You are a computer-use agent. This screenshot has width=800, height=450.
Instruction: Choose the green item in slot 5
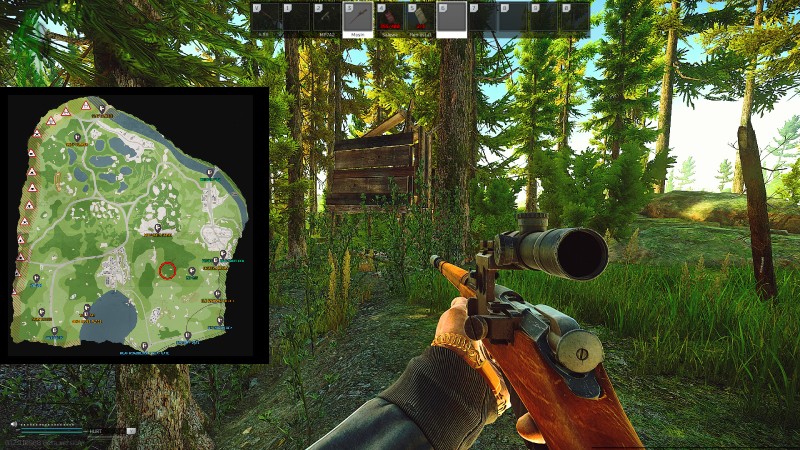420,18
